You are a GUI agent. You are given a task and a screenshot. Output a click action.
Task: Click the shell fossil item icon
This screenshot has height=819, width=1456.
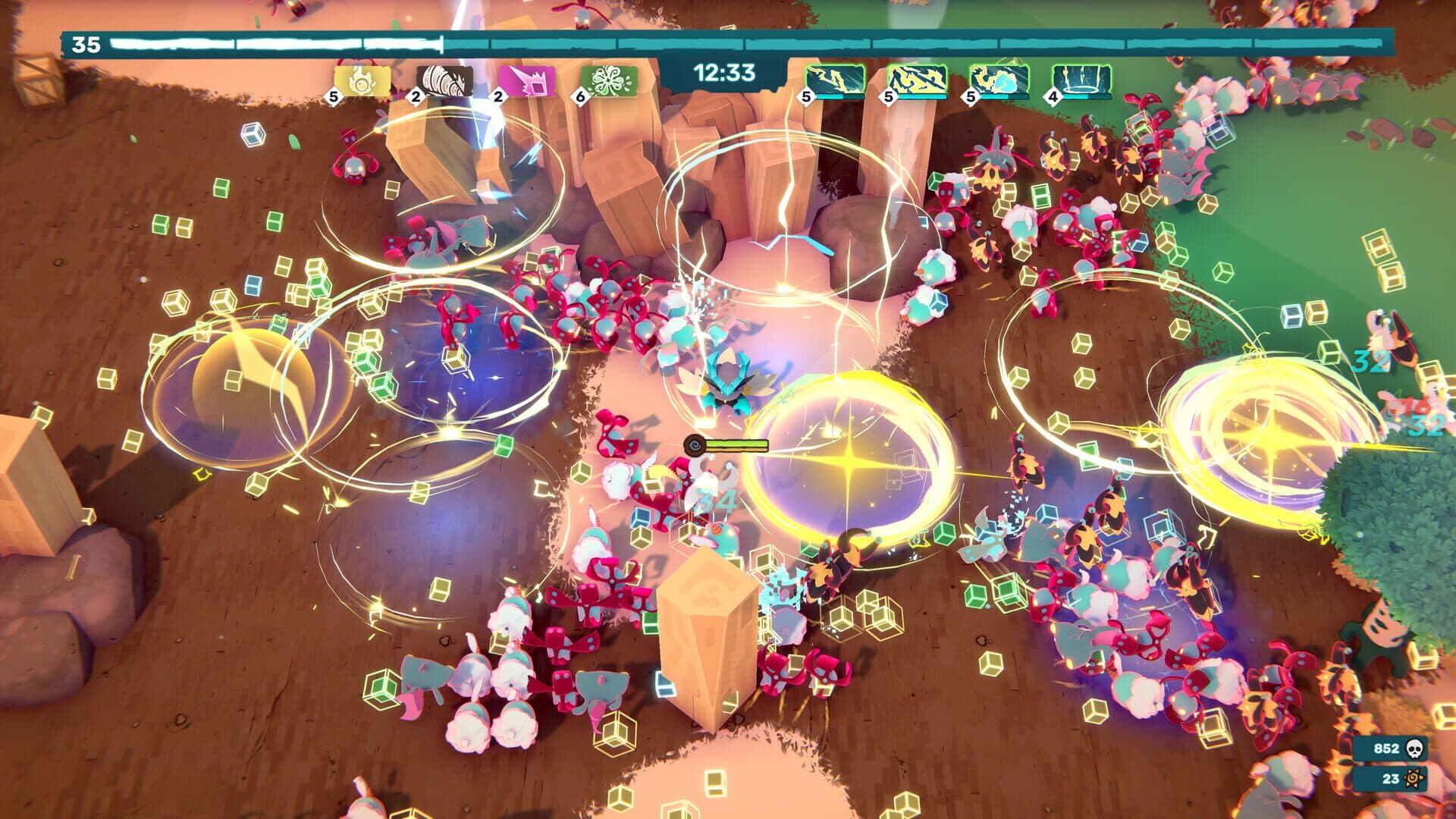click(x=444, y=81)
